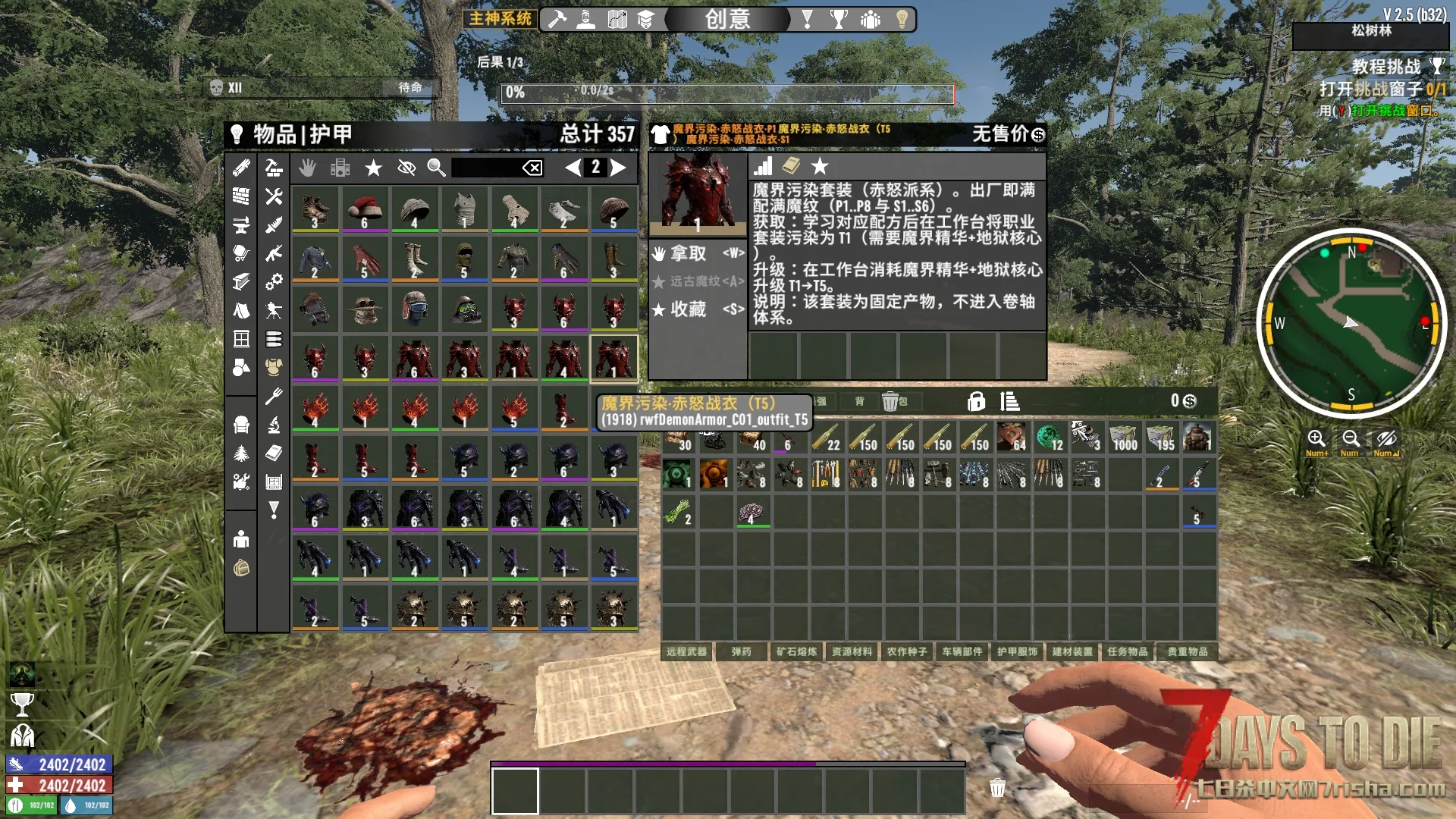Image resolution: width=1456 pixels, height=819 pixels.
Task: Go to the previous item page arrow
Action: click(x=573, y=168)
